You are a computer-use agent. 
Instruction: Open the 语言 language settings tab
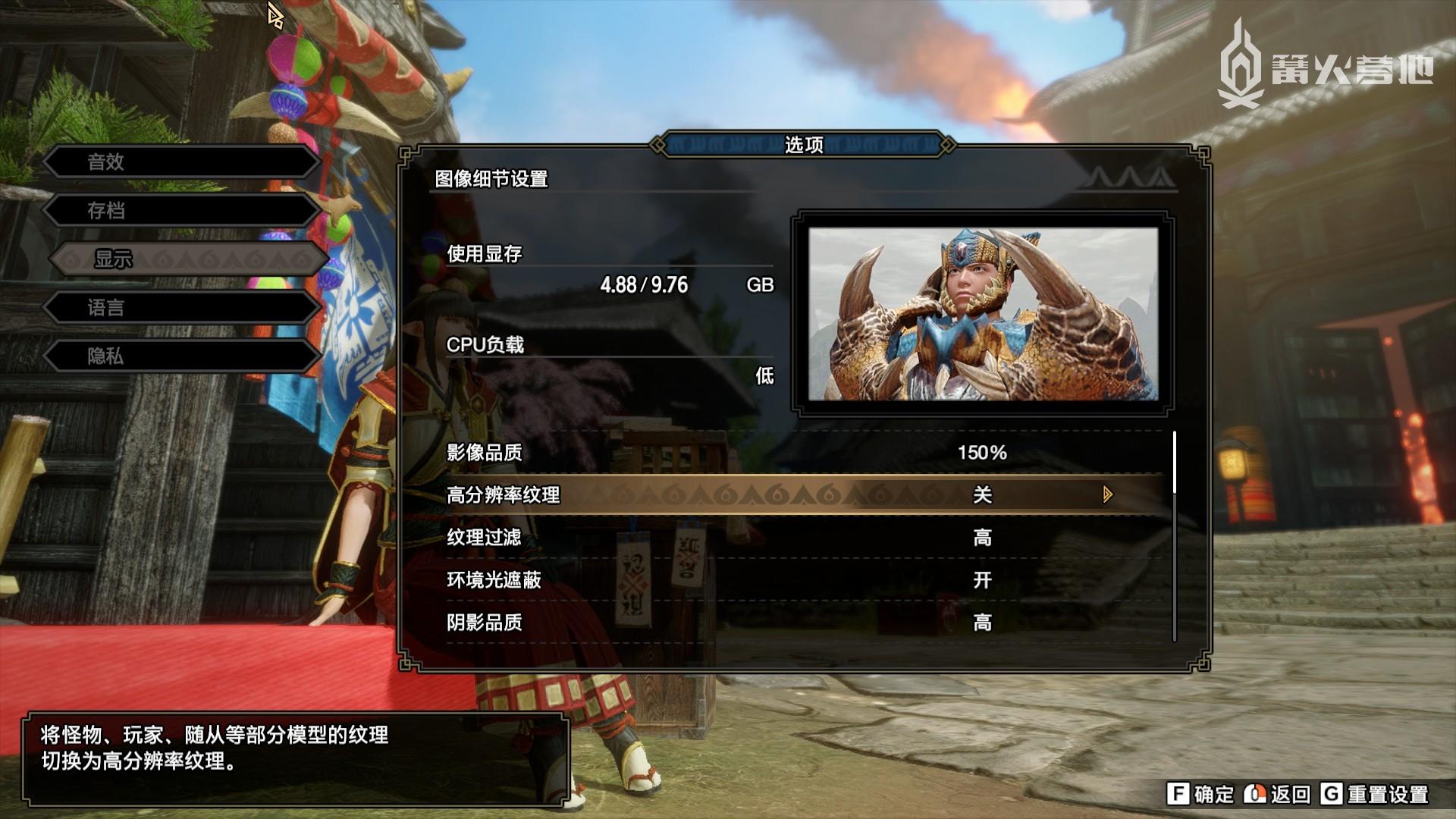coord(179,308)
